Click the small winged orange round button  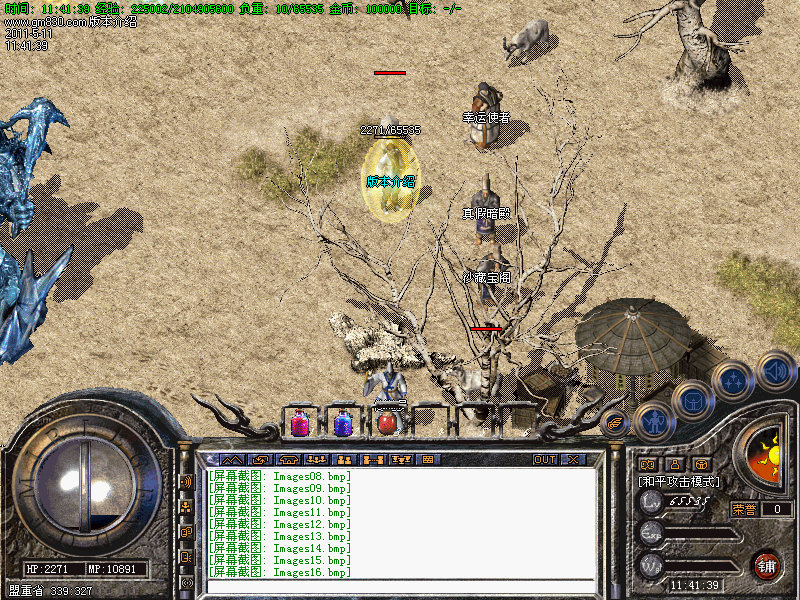(614, 422)
